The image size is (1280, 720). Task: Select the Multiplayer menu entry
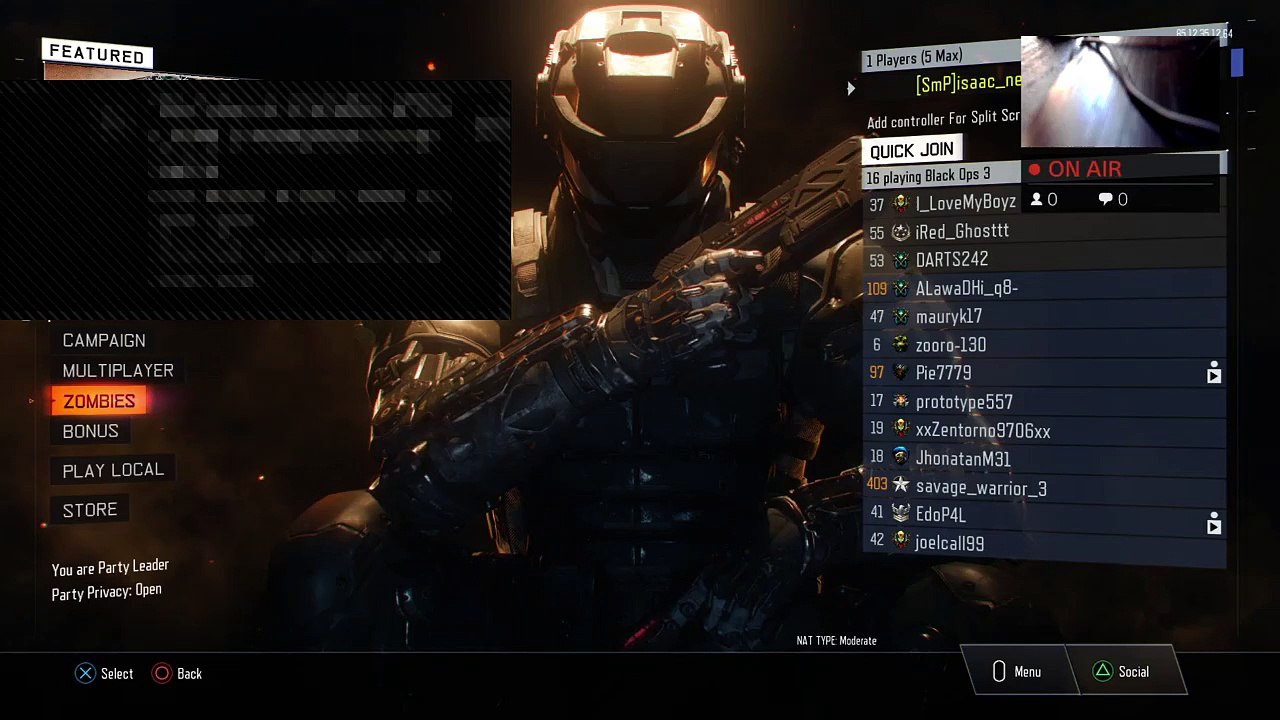coord(118,371)
